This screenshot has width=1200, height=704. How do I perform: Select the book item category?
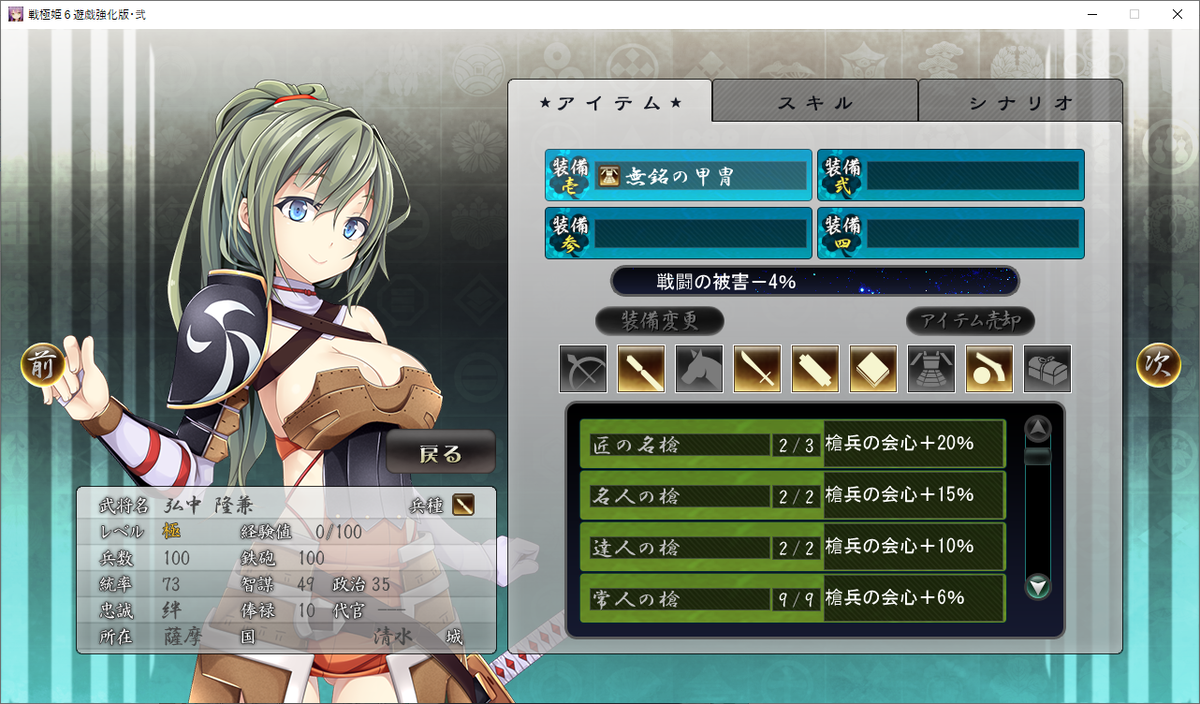tap(874, 369)
